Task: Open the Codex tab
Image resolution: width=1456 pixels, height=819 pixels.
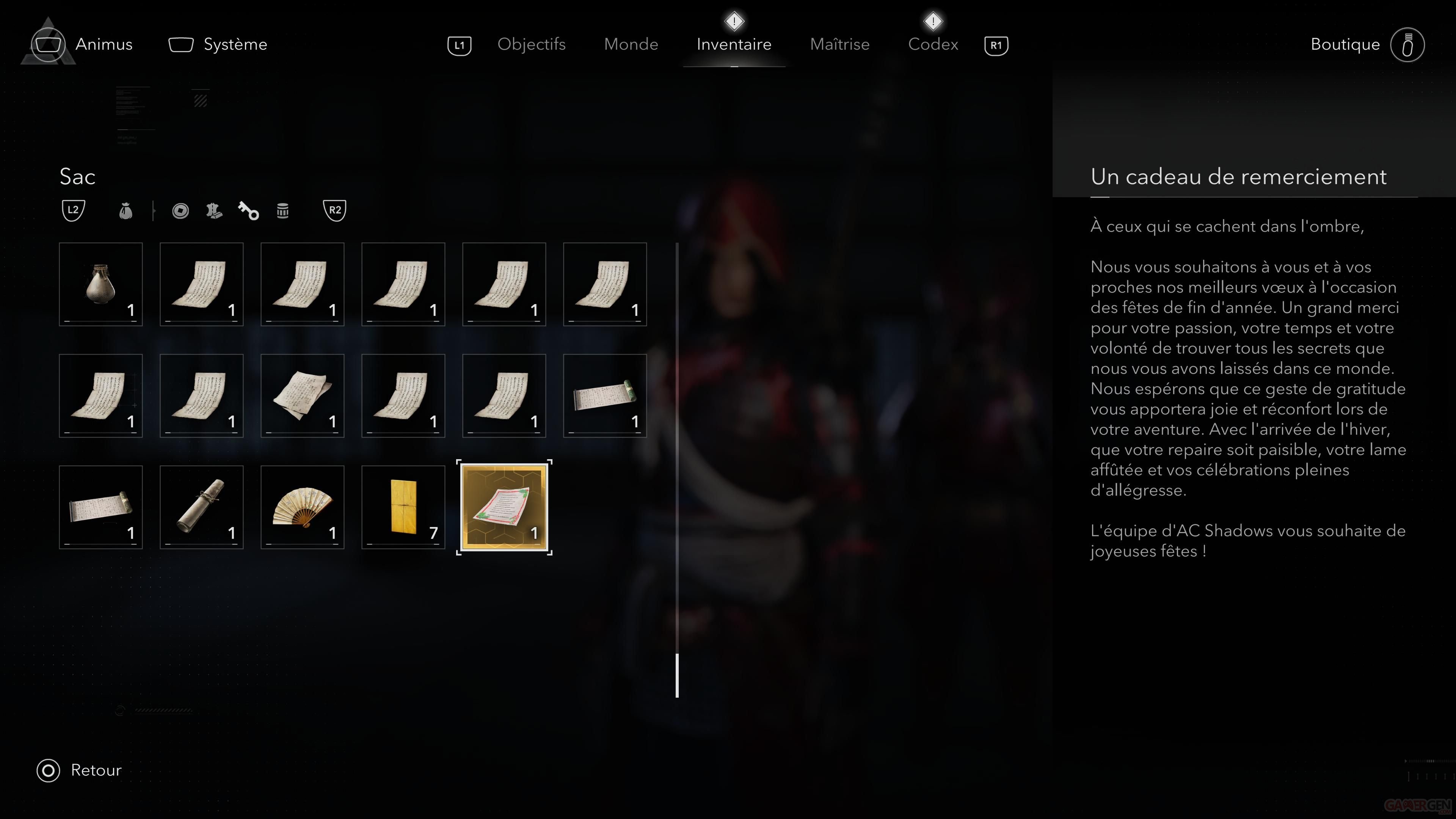Action: point(933,44)
